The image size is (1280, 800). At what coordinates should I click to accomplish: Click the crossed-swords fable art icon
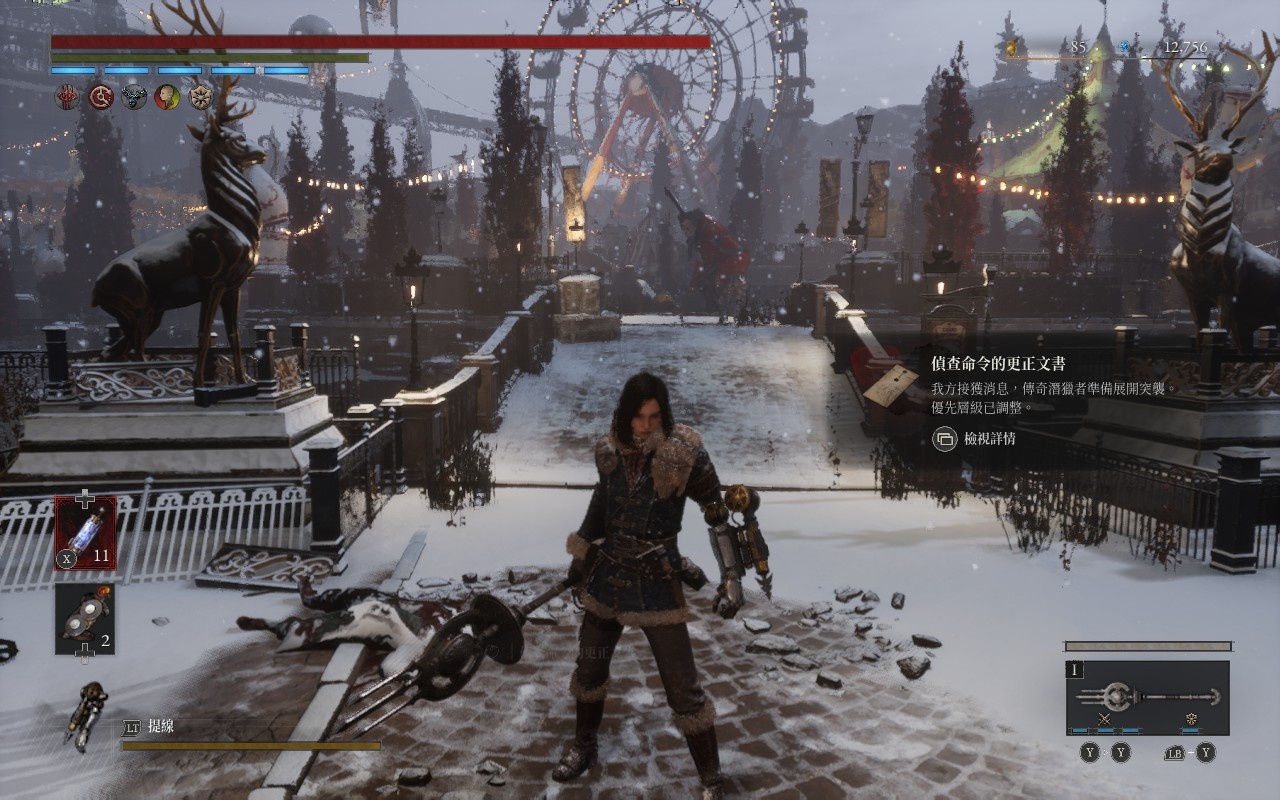[1105, 720]
